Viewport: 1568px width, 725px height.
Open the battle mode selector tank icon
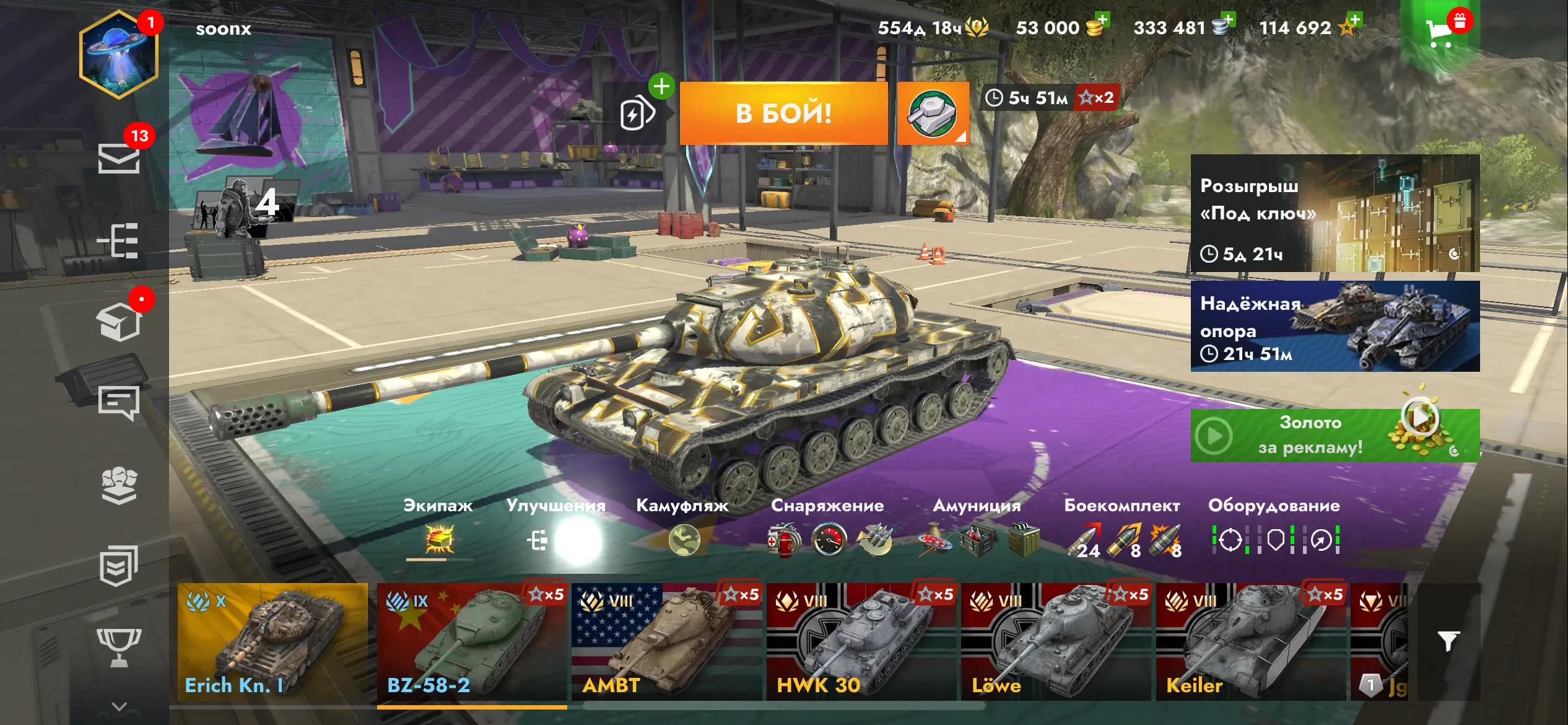933,113
